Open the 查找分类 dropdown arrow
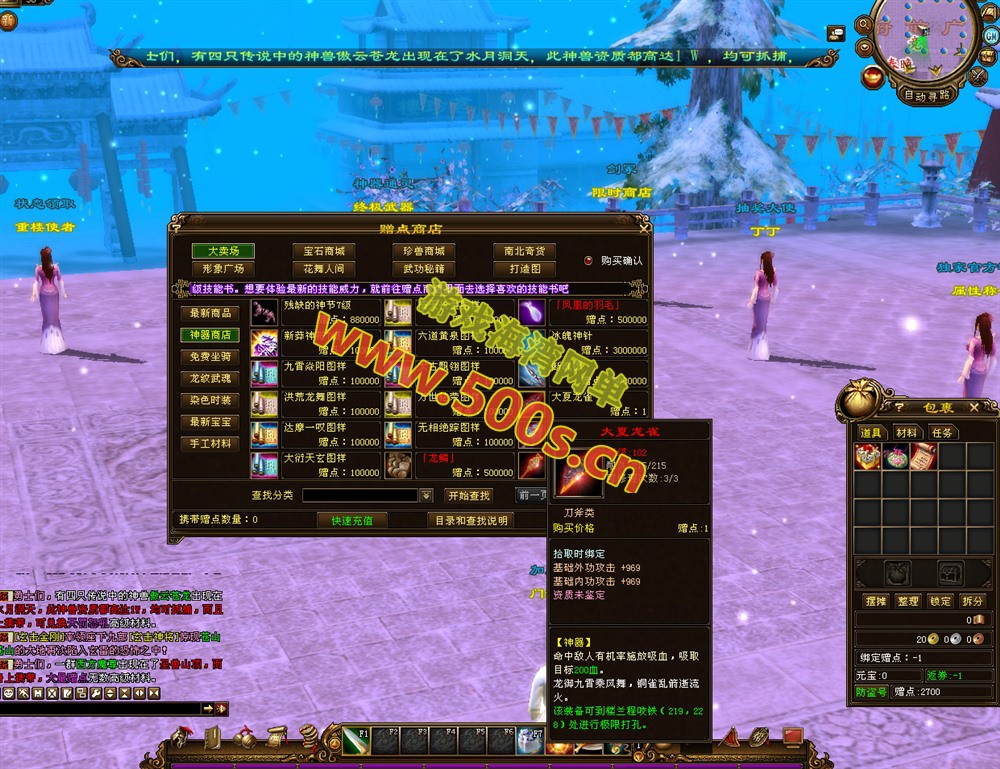Image resolution: width=1000 pixels, height=769 pixels. 426,495
